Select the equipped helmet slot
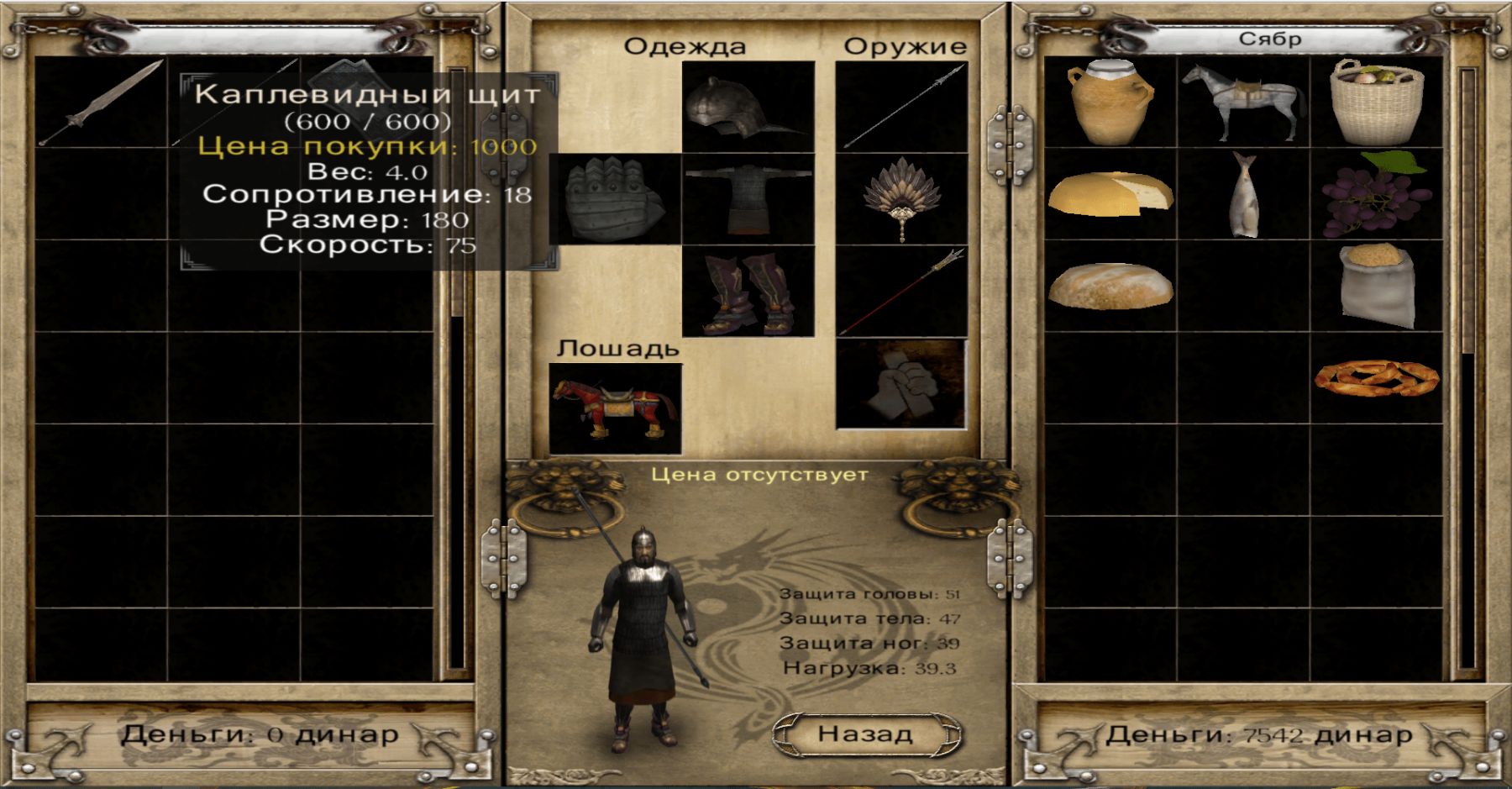Viewport: 1512px width, 789px height. pos(748,107)
